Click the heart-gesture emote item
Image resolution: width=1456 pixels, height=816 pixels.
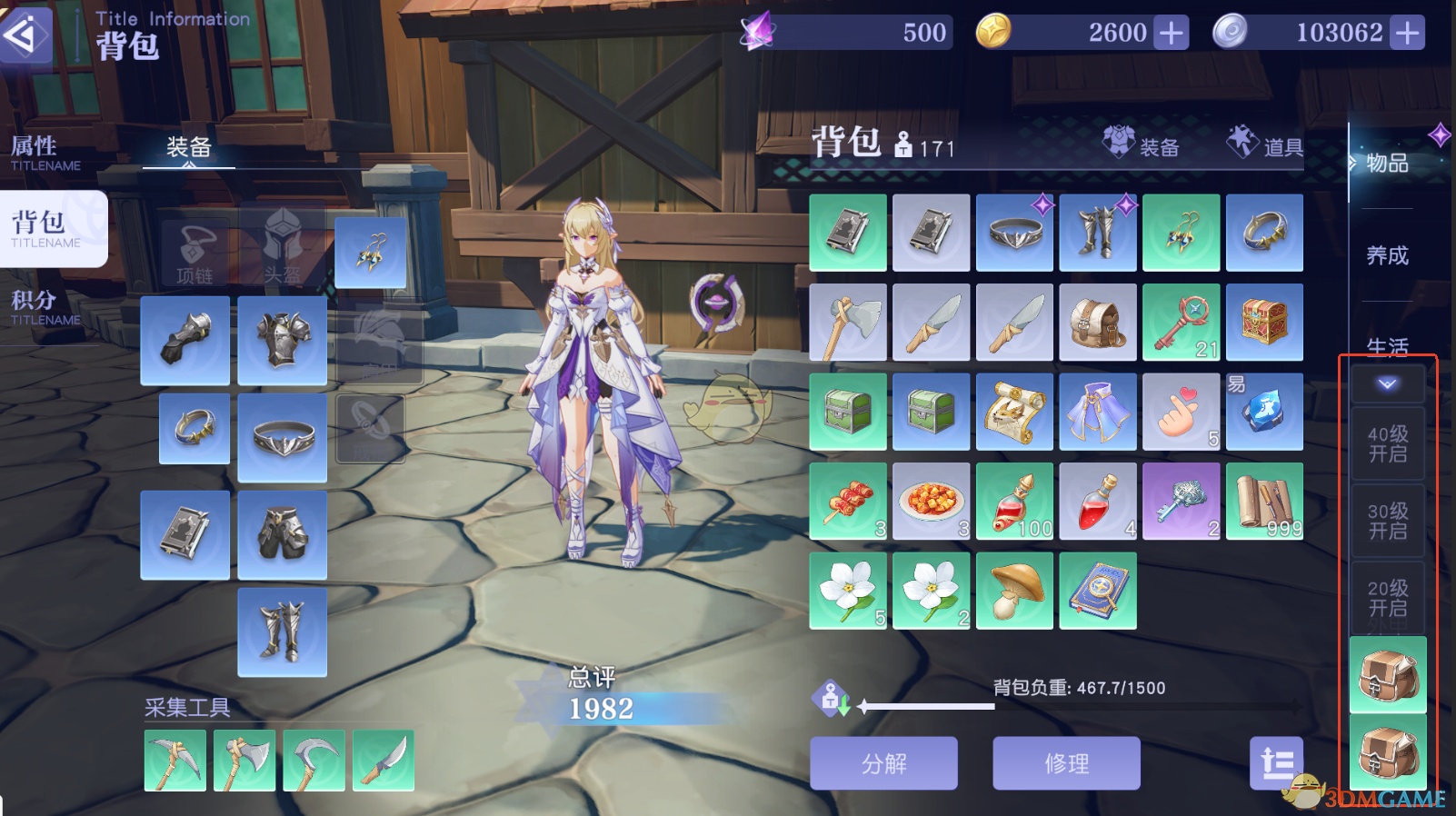(x=1182, y=412)
